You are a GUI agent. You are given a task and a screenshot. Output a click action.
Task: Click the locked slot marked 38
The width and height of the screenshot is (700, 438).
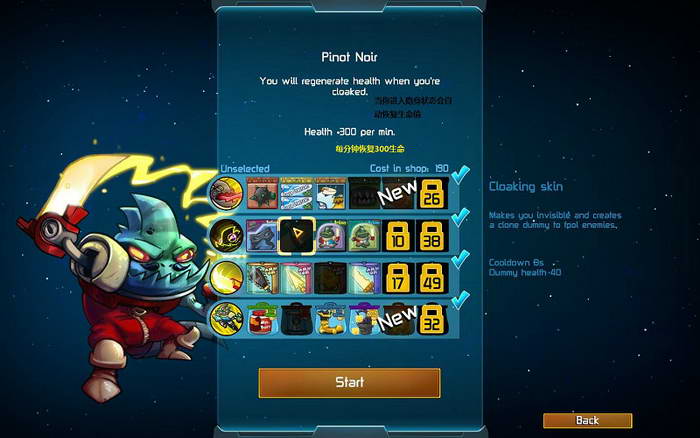coord(432,235)
